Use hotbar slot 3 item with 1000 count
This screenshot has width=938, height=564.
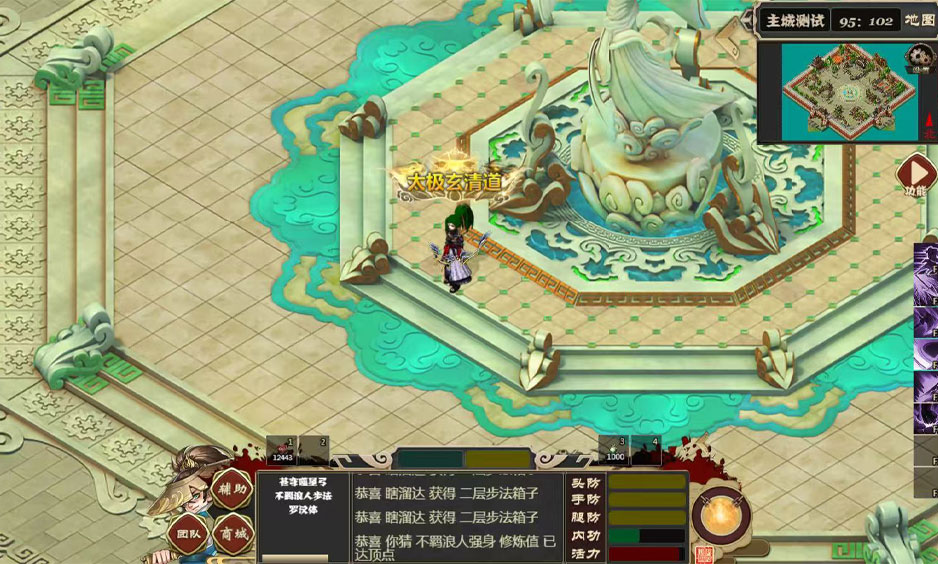(x=614, y=451)
